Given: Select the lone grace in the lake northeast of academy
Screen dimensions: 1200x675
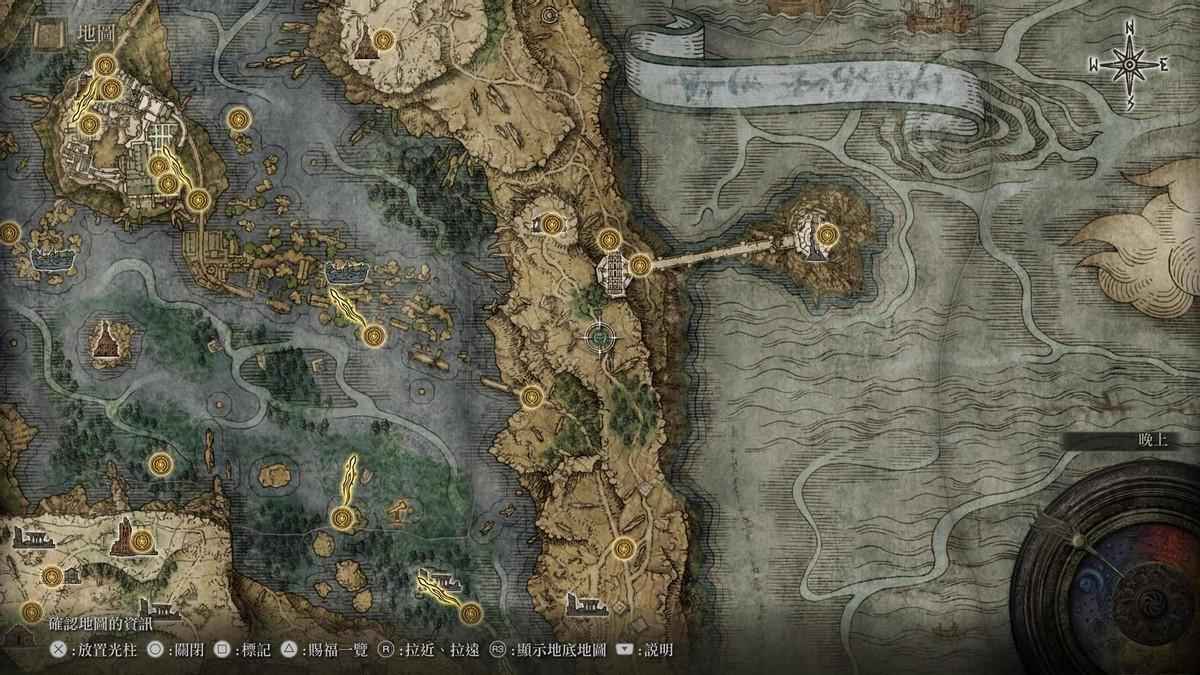Looking at the screenshot, I should pyautogui.click(x=237, y=120).
